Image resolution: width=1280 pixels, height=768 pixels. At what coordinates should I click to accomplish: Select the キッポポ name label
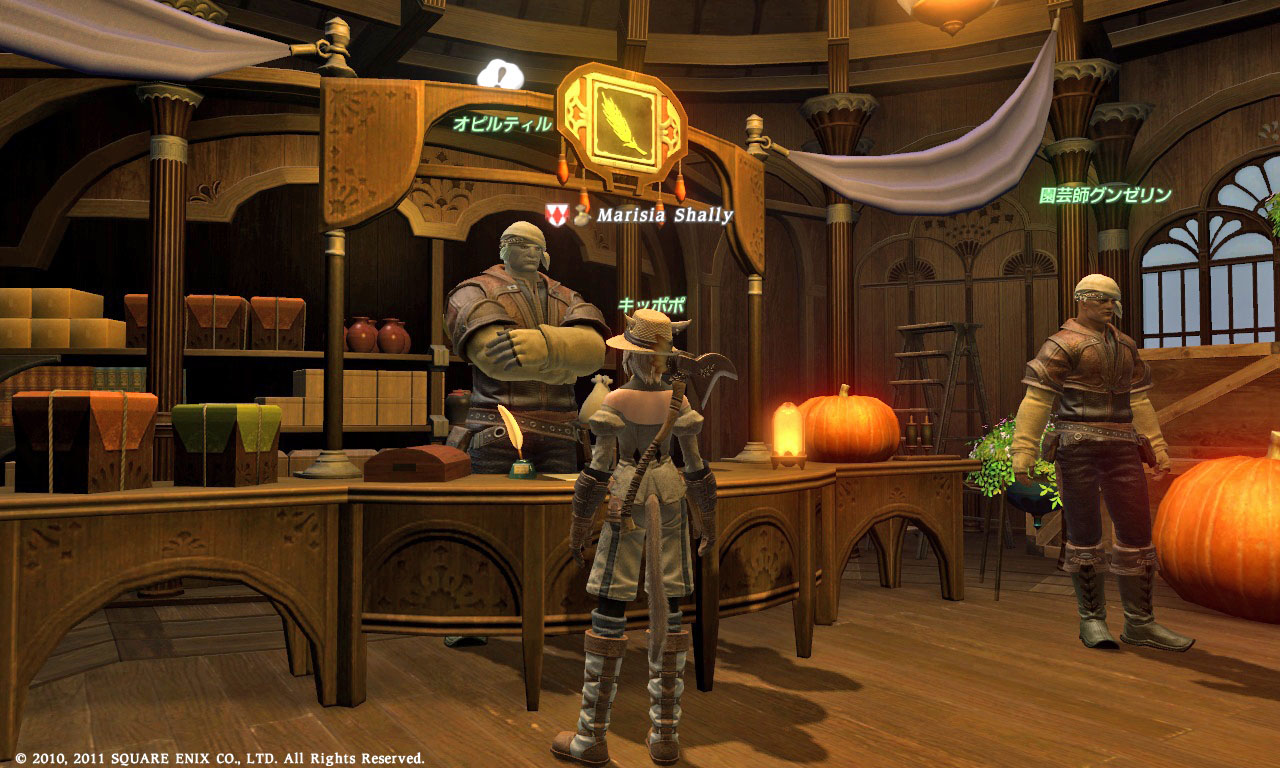(x=652, y=304)
